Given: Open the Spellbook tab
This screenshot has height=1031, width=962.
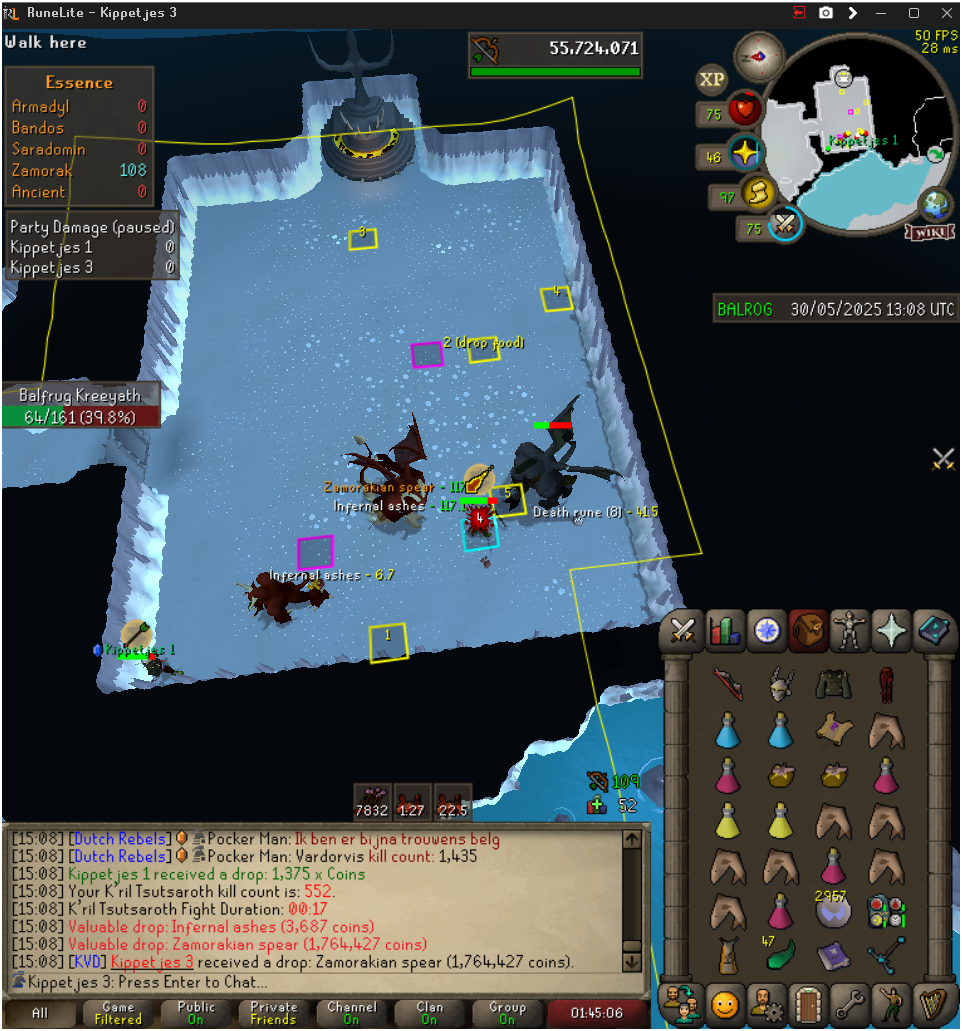Looking at the screenshot, I should [934, 630].
